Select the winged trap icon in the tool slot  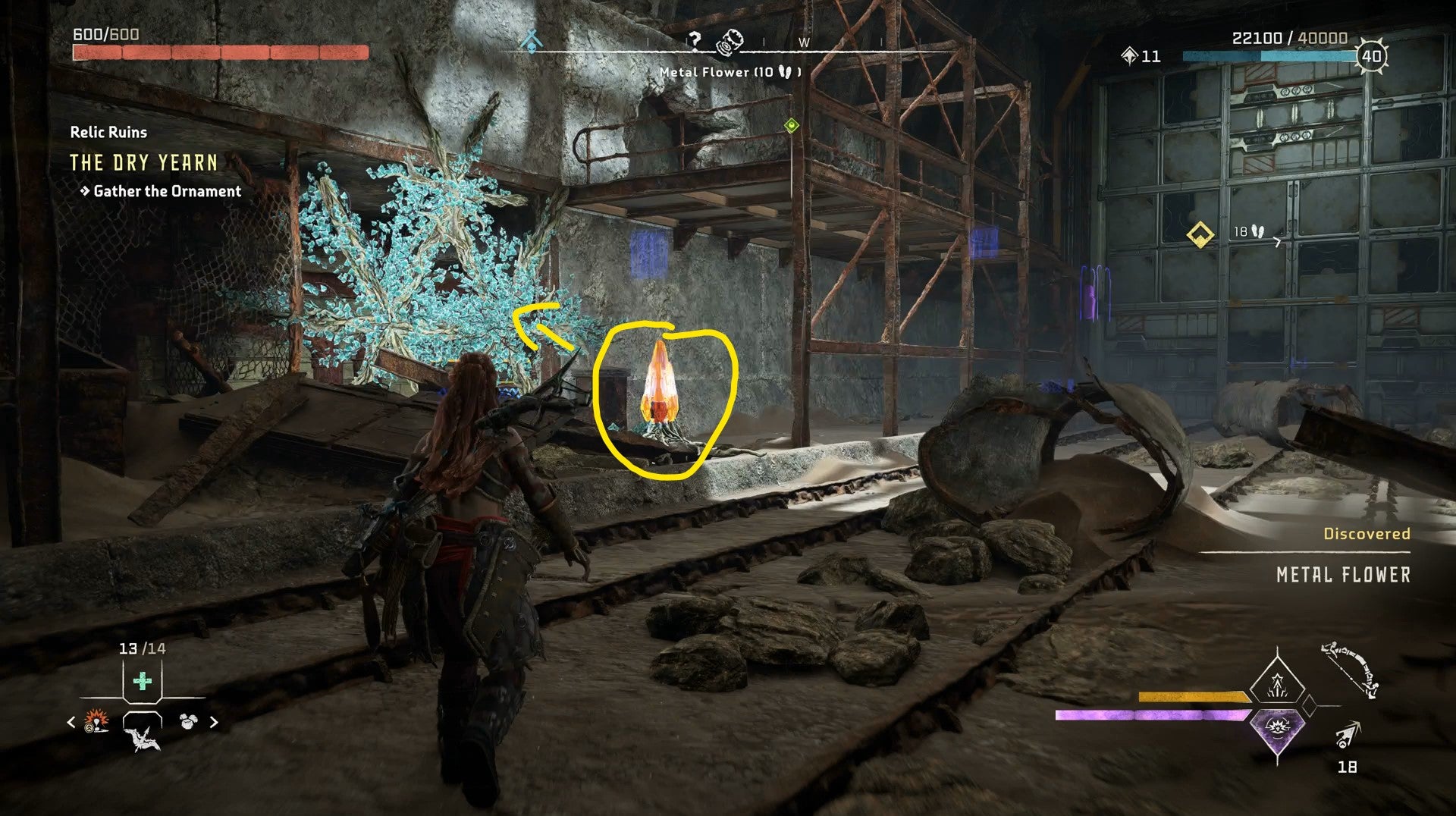(x=144, y=739)
